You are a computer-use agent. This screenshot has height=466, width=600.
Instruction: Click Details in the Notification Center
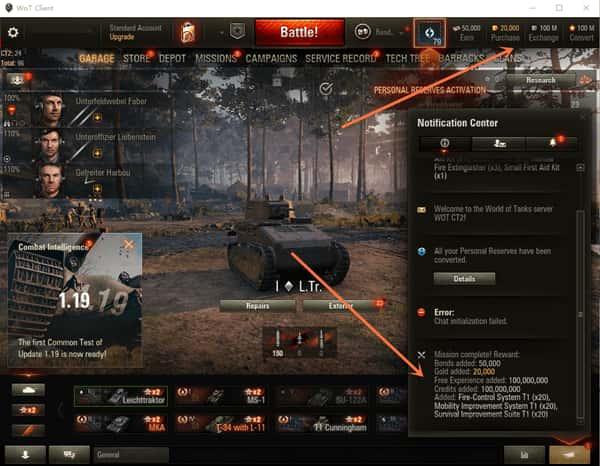click(464, 279)
